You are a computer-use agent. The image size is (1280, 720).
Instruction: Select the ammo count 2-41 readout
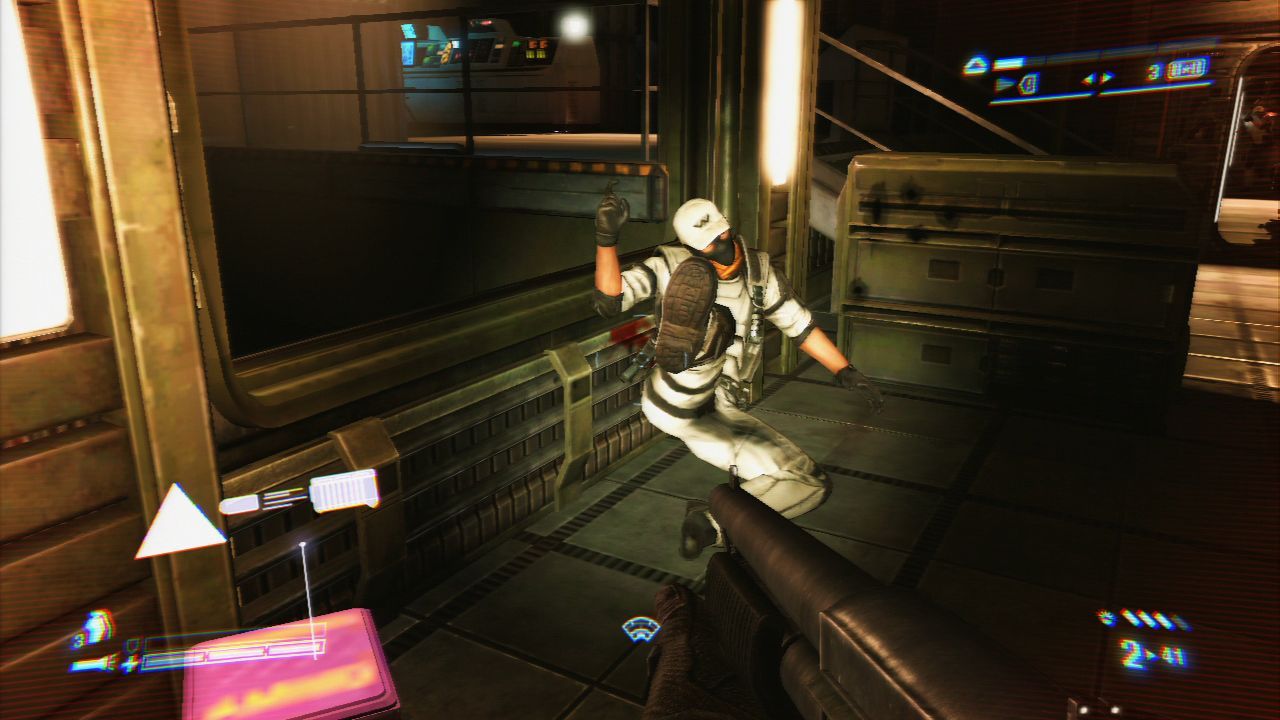coord(1152,653)
